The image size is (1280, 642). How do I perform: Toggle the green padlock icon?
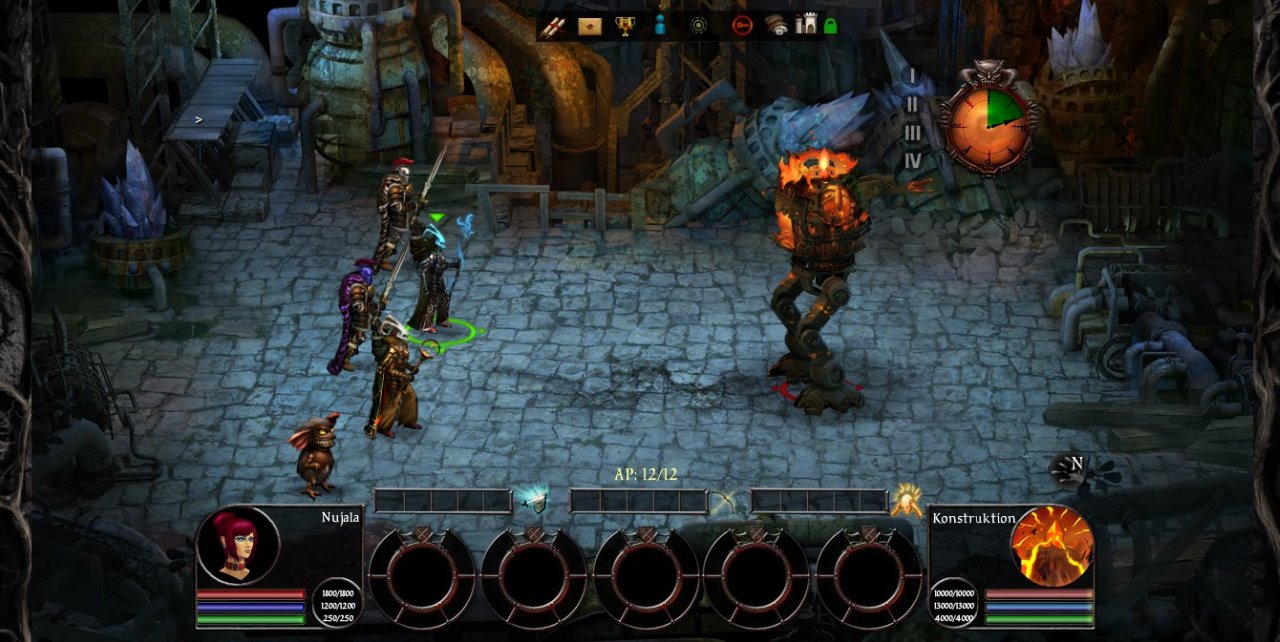click(x=830, y=27)
